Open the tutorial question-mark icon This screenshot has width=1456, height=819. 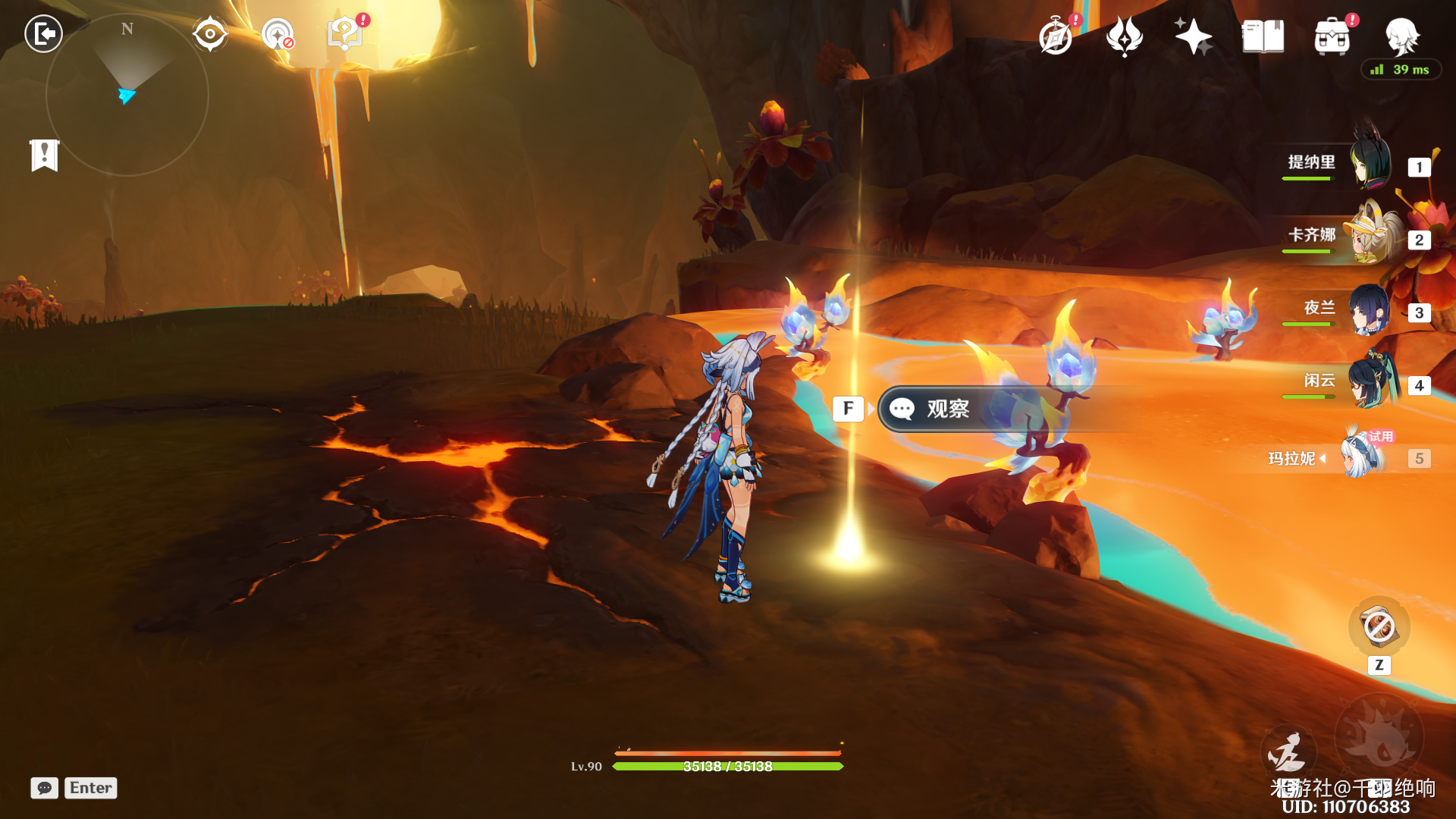coord(345,34)
